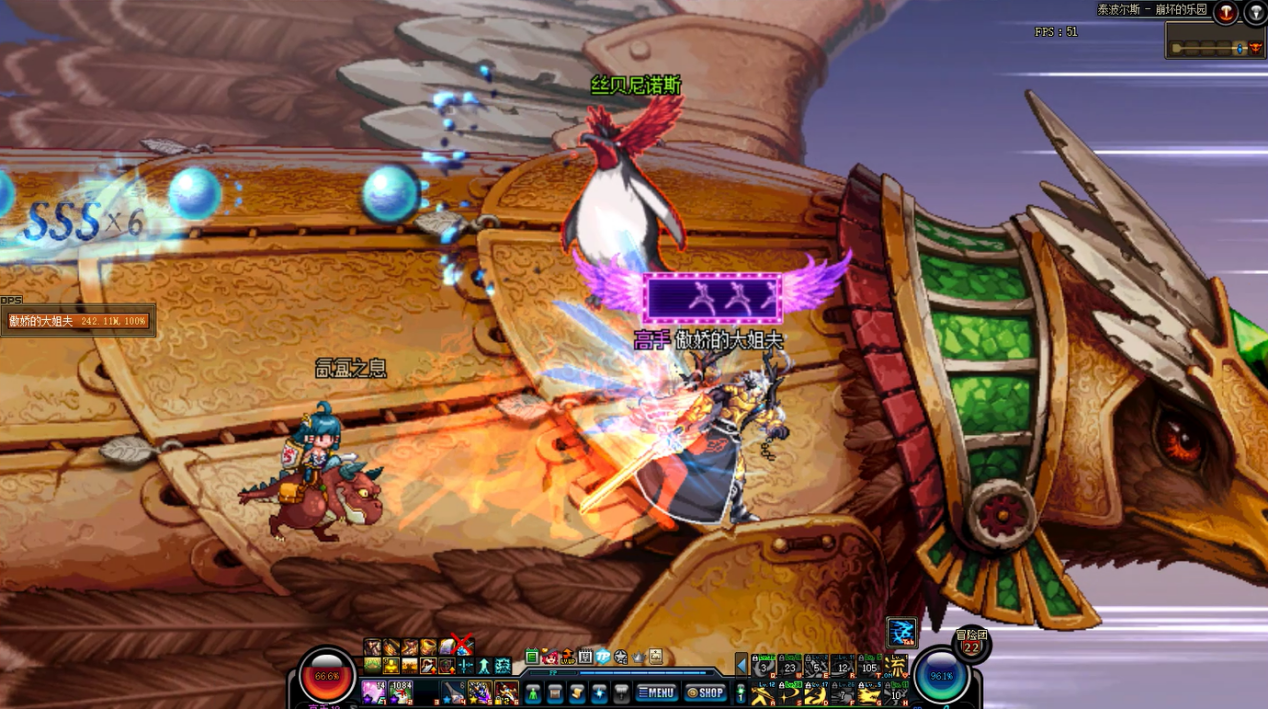
Task: Open the green character silhouette menu button
Action: (532, 692)
